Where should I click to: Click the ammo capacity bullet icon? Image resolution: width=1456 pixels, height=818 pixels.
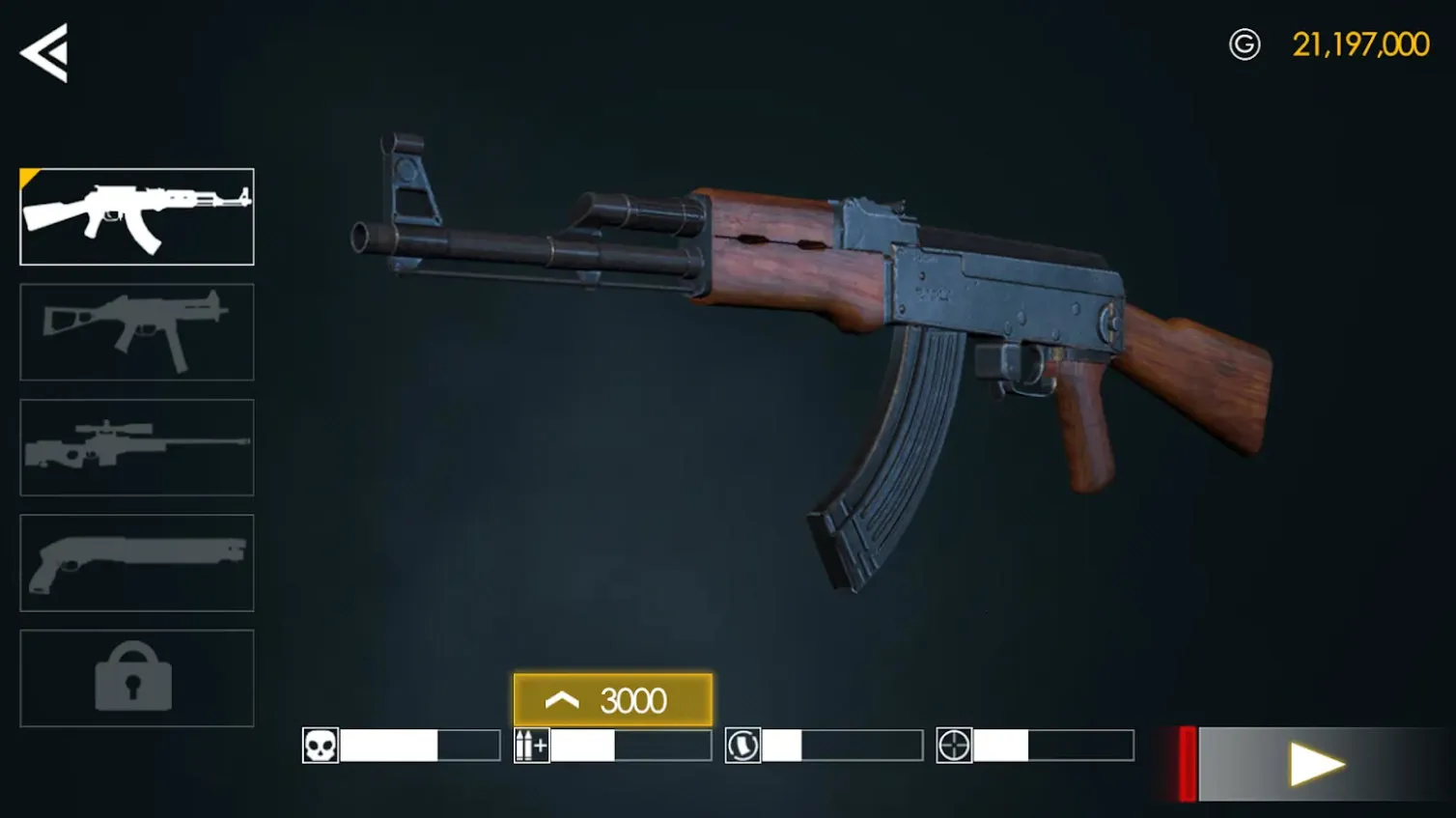[530, 745]
